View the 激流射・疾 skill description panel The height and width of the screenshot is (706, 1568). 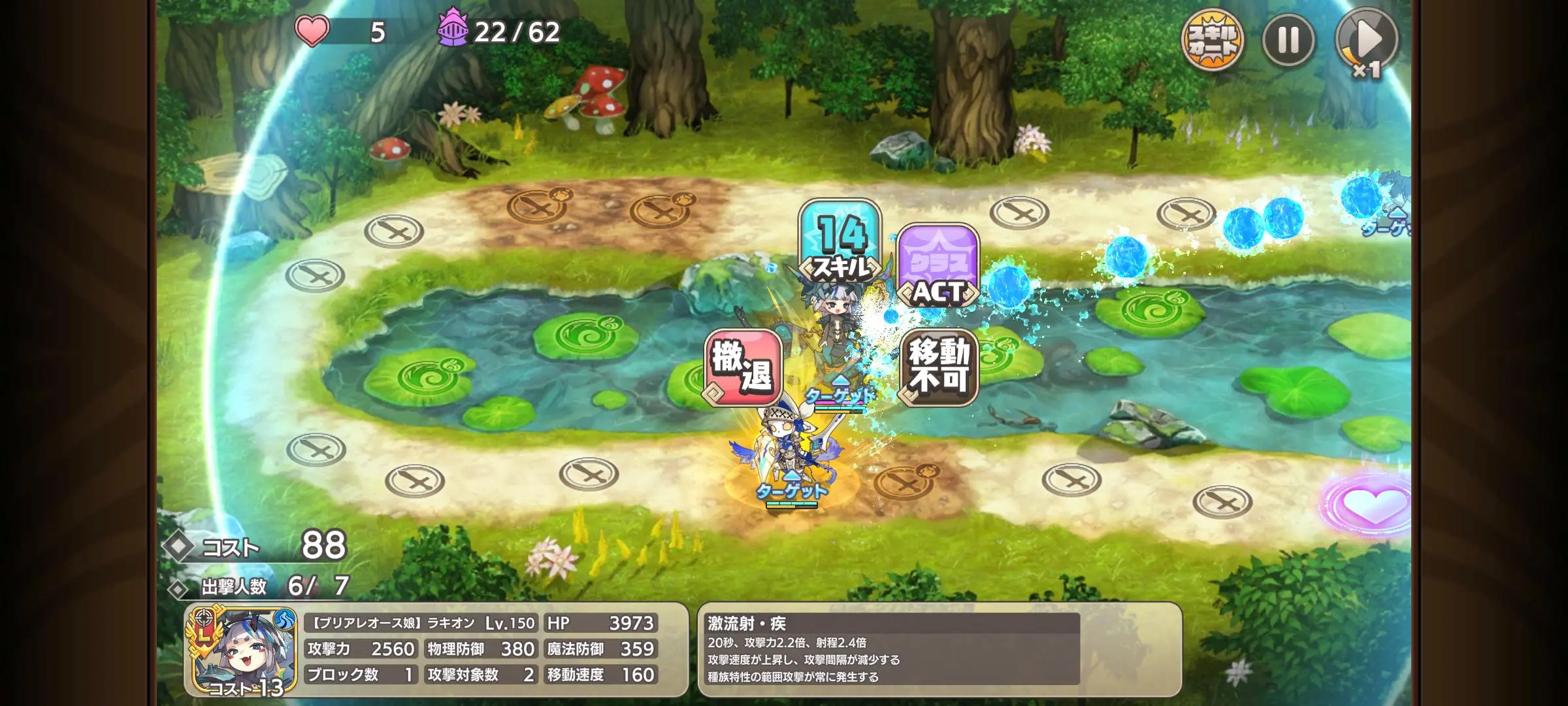939,649
